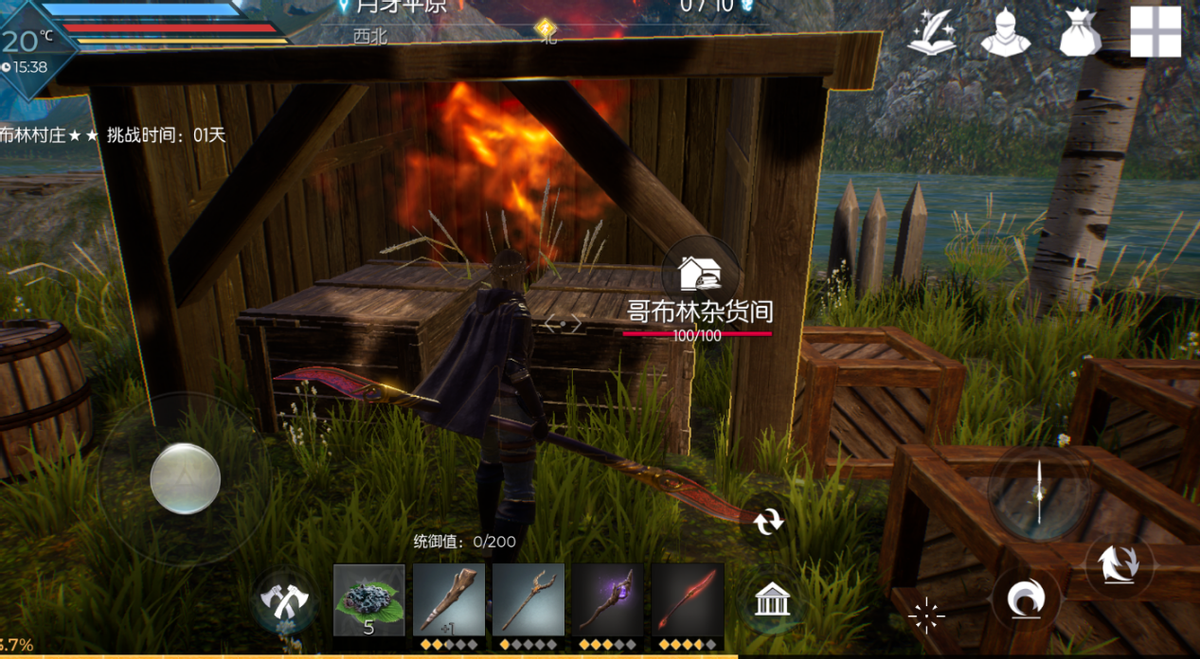Equip the purple glowing staff
The image size is (1200, 659).
(x=608, y=600)
